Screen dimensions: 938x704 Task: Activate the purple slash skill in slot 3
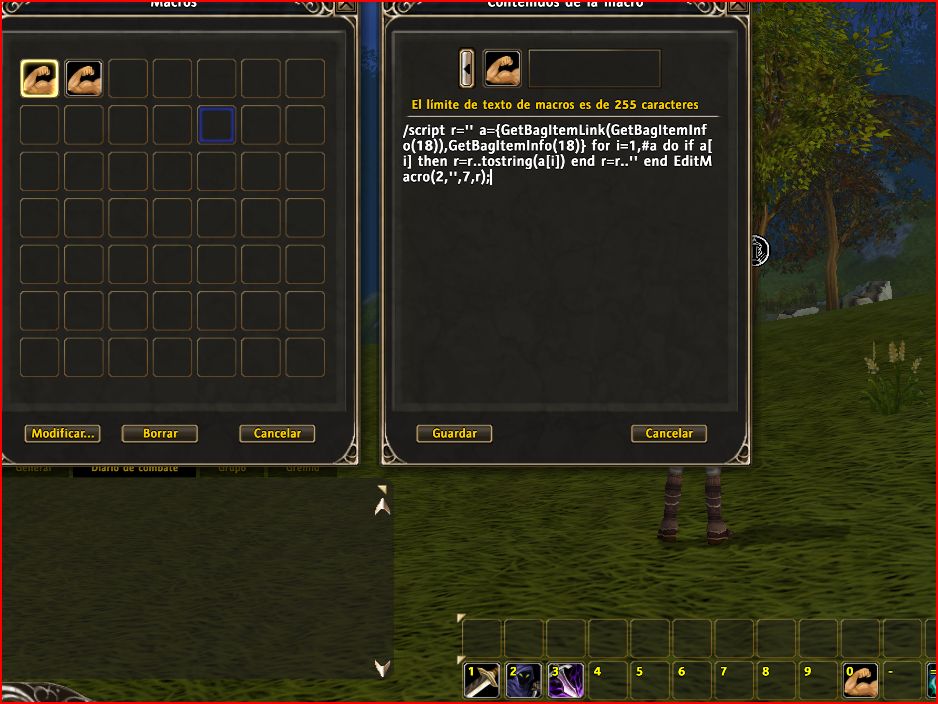[x=566, y=680]
